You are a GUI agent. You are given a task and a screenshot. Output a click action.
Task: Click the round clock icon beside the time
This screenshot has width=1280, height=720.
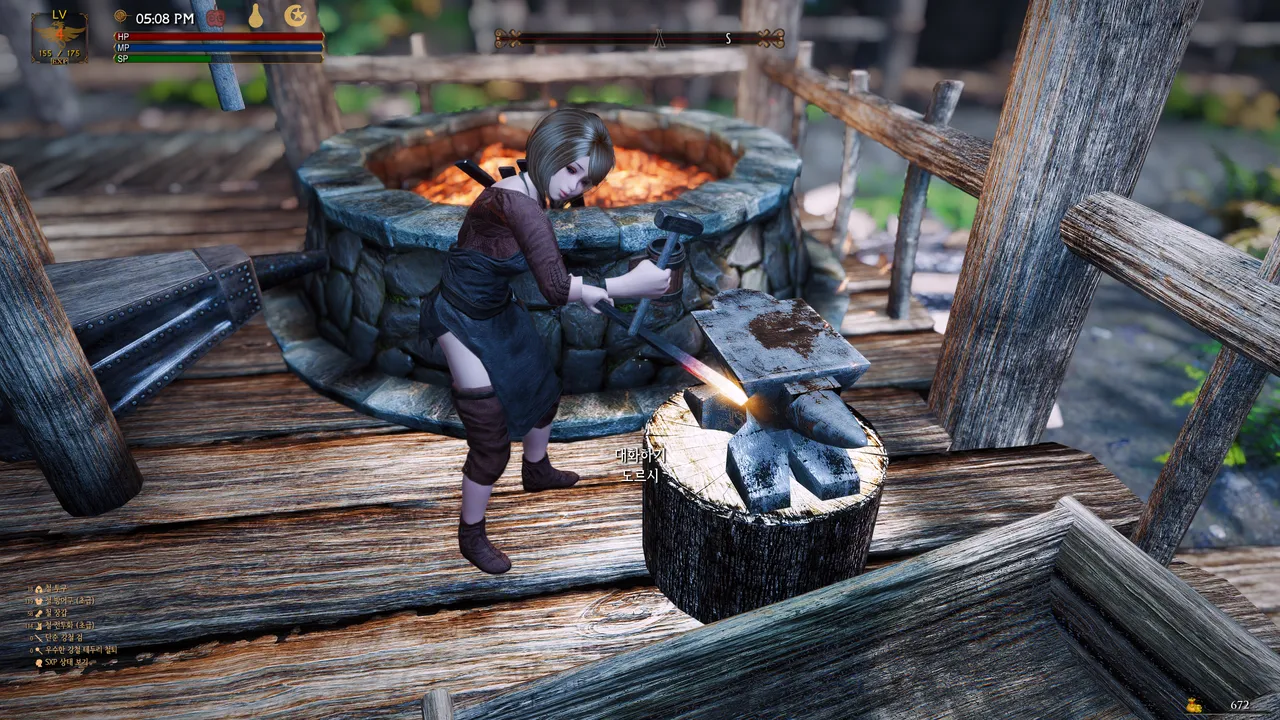121,17
